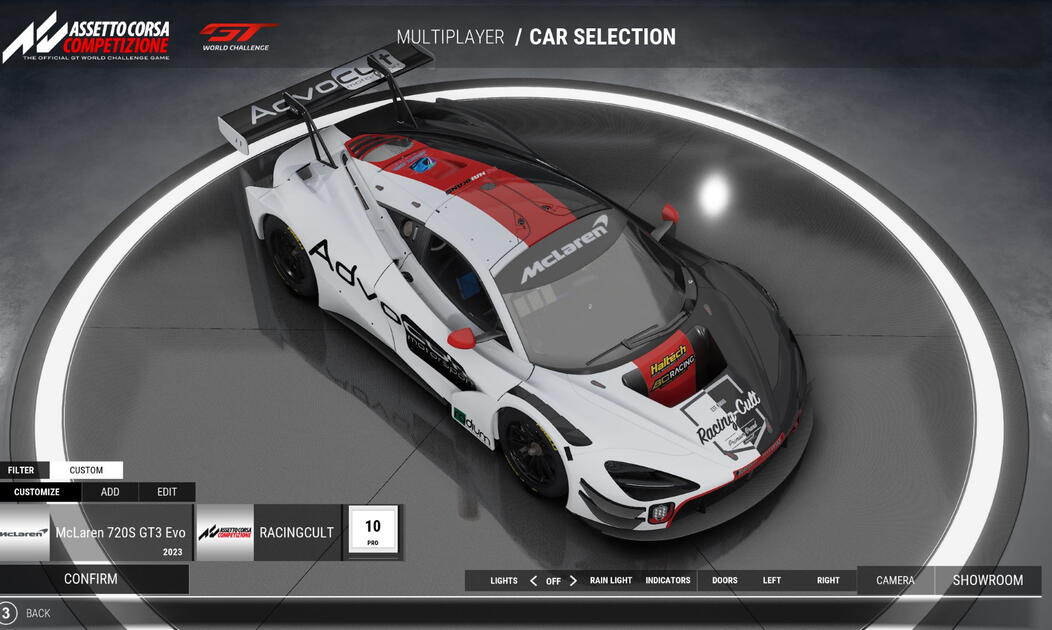Open the Right door
The image size is (1052, 630).
[828, 581]
